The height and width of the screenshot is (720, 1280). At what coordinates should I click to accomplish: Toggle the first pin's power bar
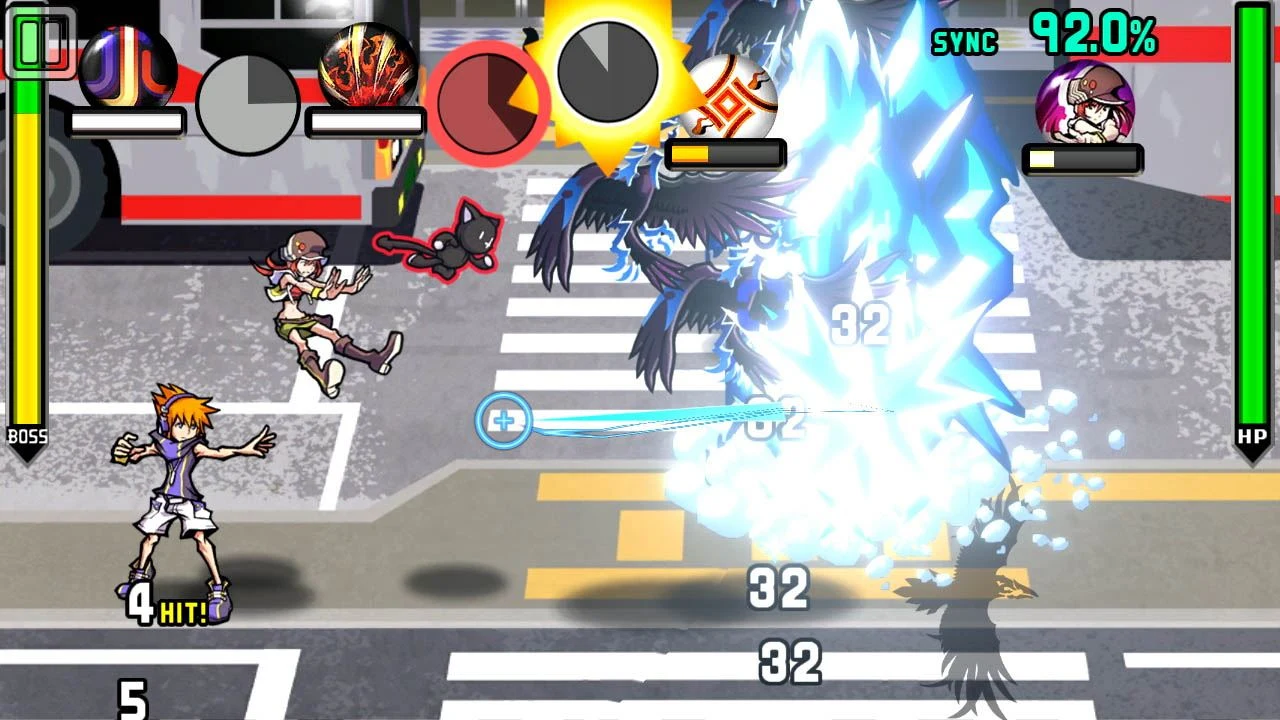click(124, 120)
